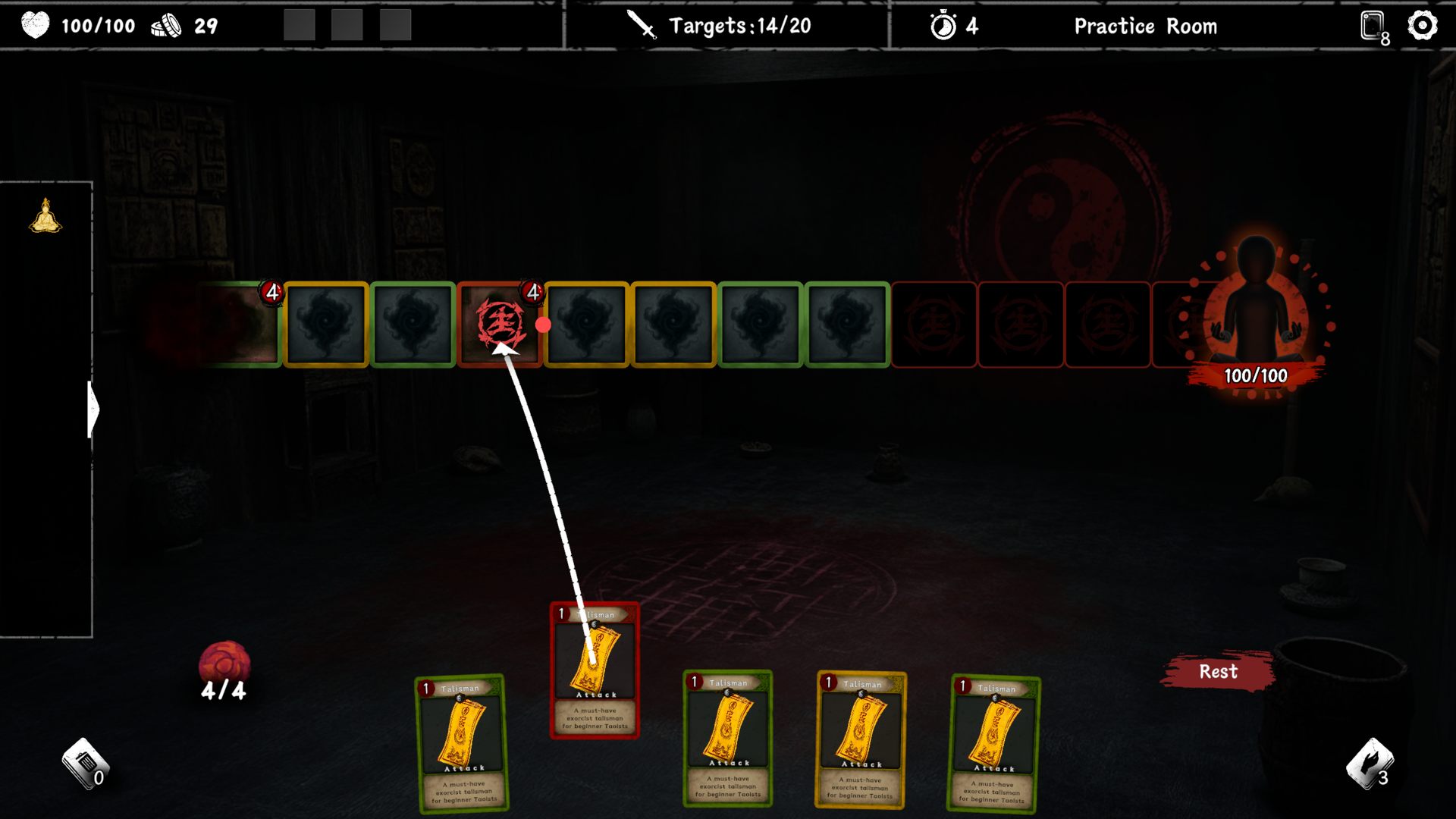Open the draw pile showing 0
The width and height of the screenshot is (1456, 819).
coord(85,764)
